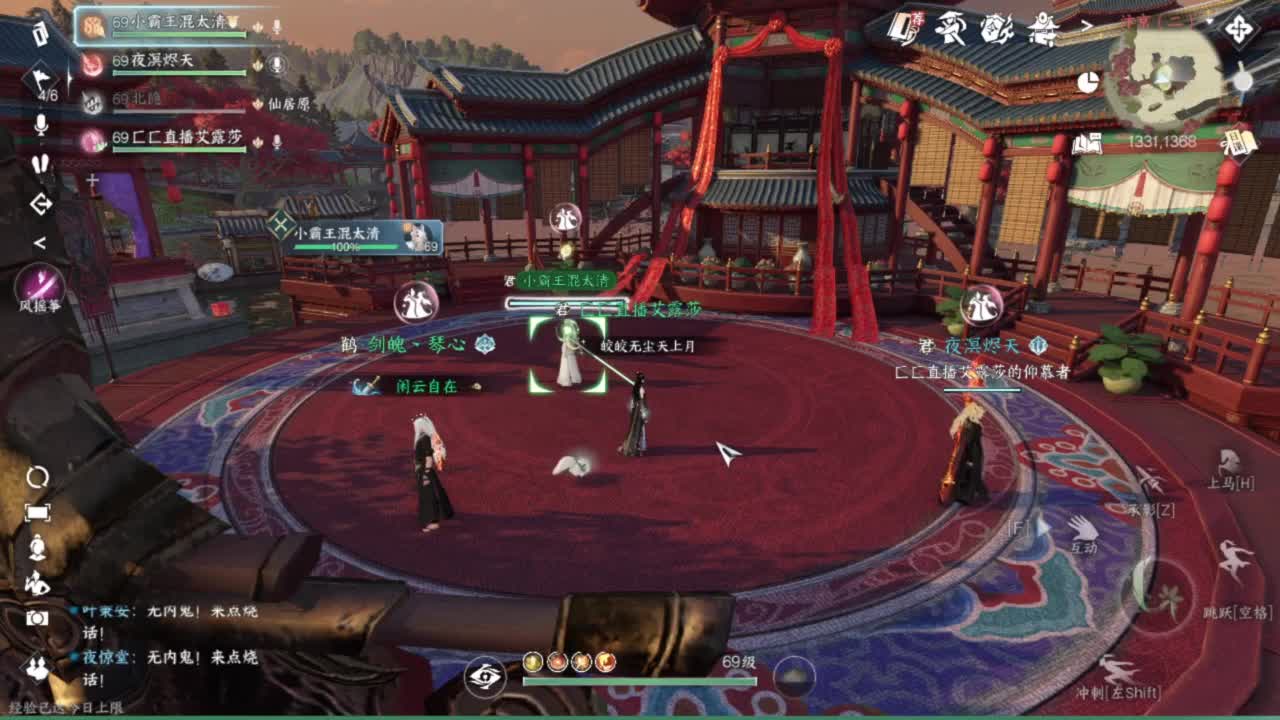The image size is (1280, 720).
Task: Open the compass navigation icon beside the minimap
Action: pos(1239,30)
